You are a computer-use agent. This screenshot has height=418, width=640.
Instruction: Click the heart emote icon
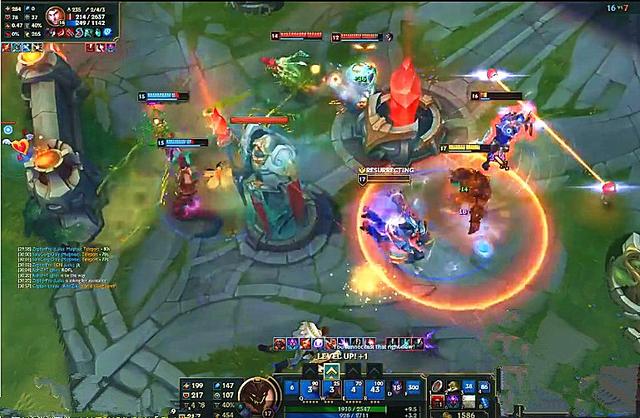19,146
